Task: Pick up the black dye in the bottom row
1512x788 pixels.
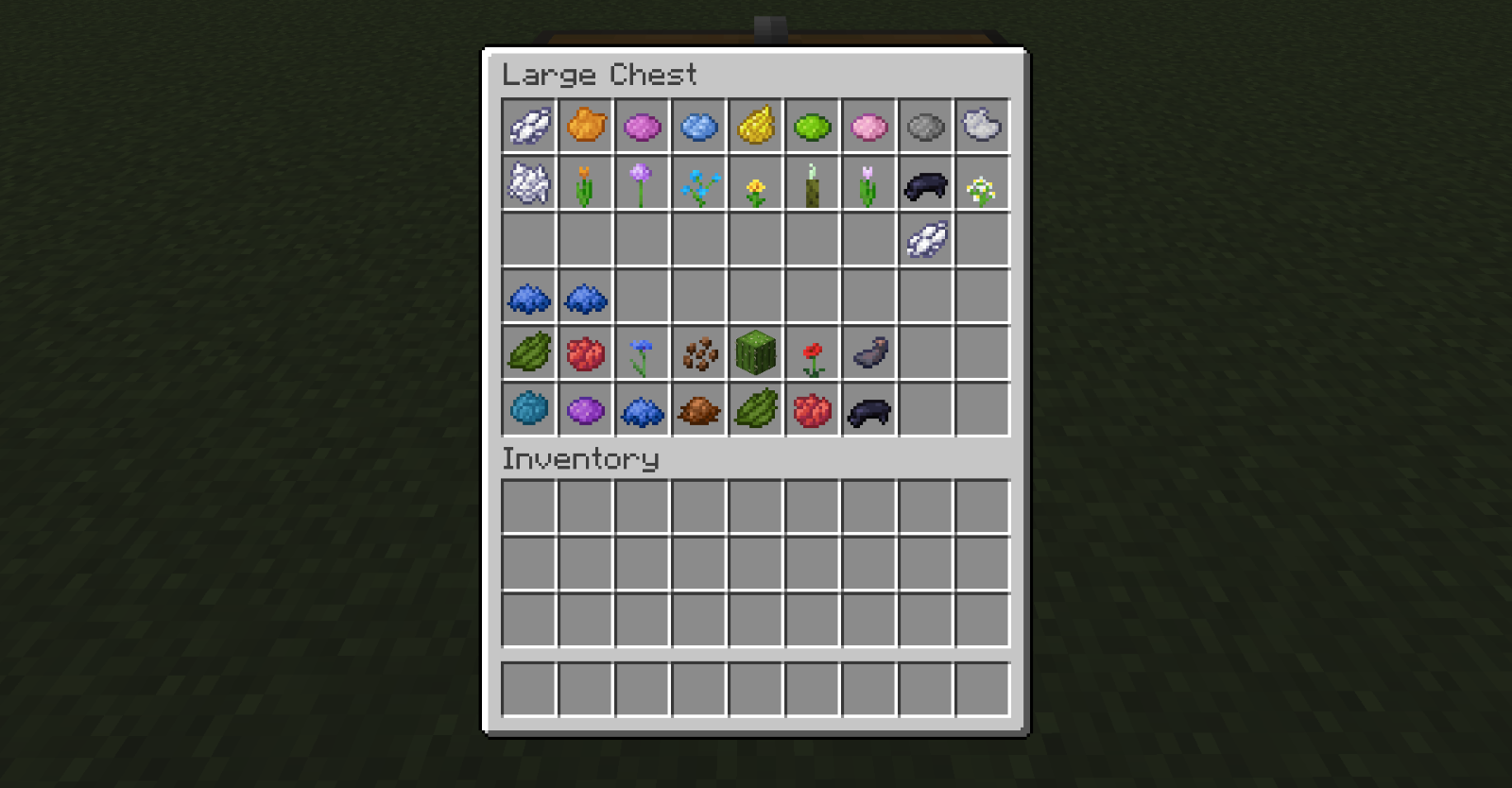Action: (x=869, y=409)
